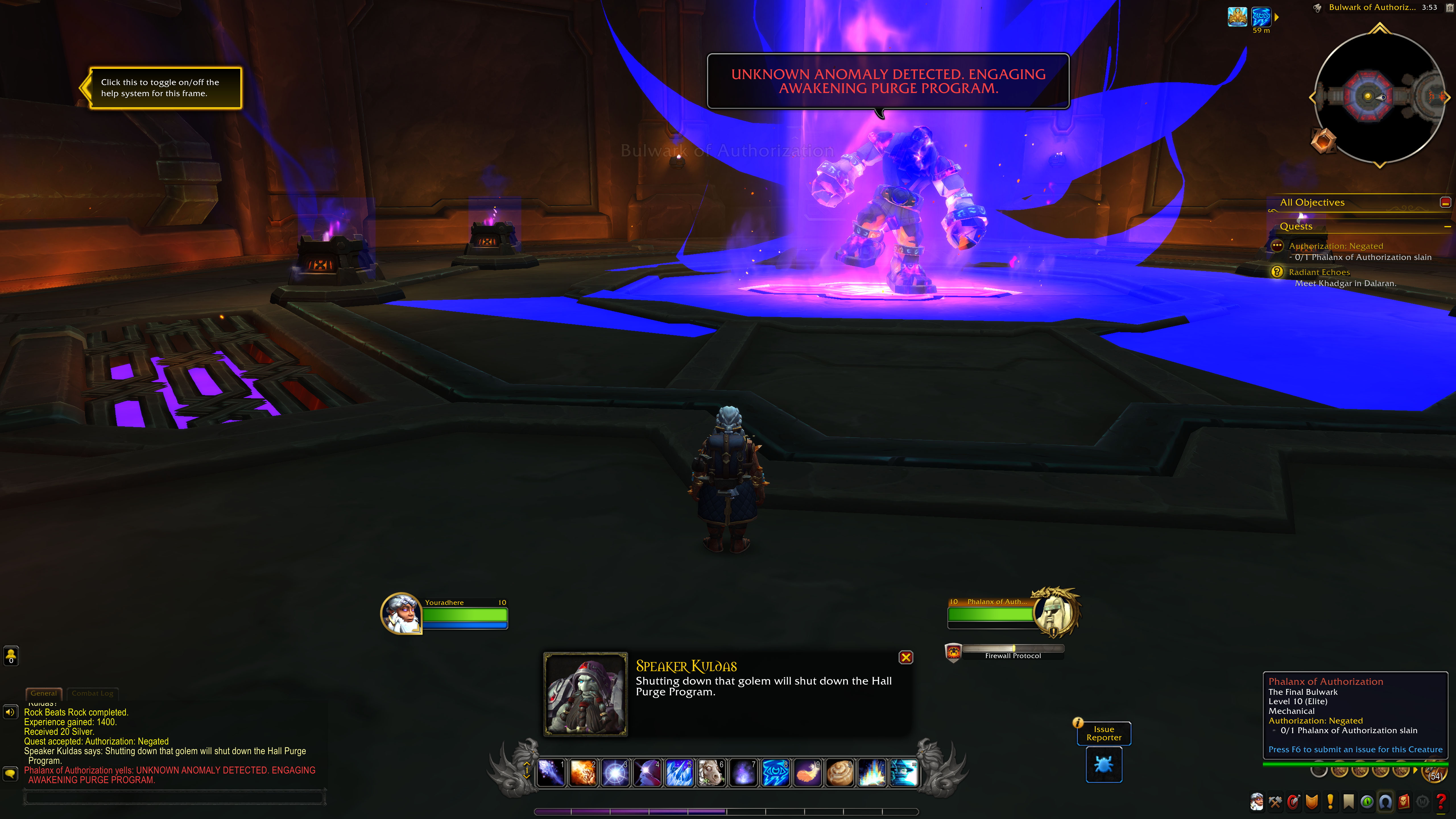Close the Speaker Kuldas dialogue popup
This screenshot has height=819, width=1456.
click(x=905, y=657)
